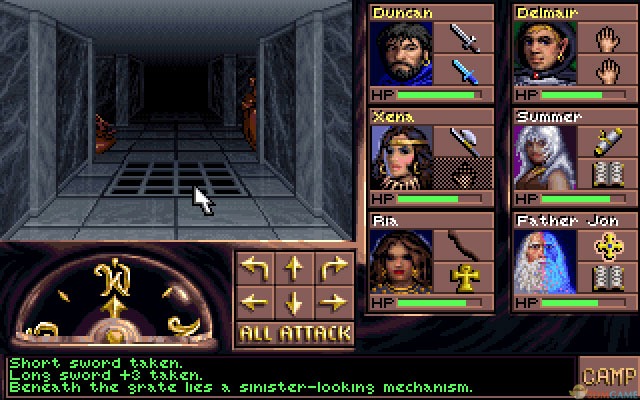Viewport: 640px width, 400px height.
Task: Click the ALL ATTACK button
Action: pyautogui.click(x=295, y=333)
